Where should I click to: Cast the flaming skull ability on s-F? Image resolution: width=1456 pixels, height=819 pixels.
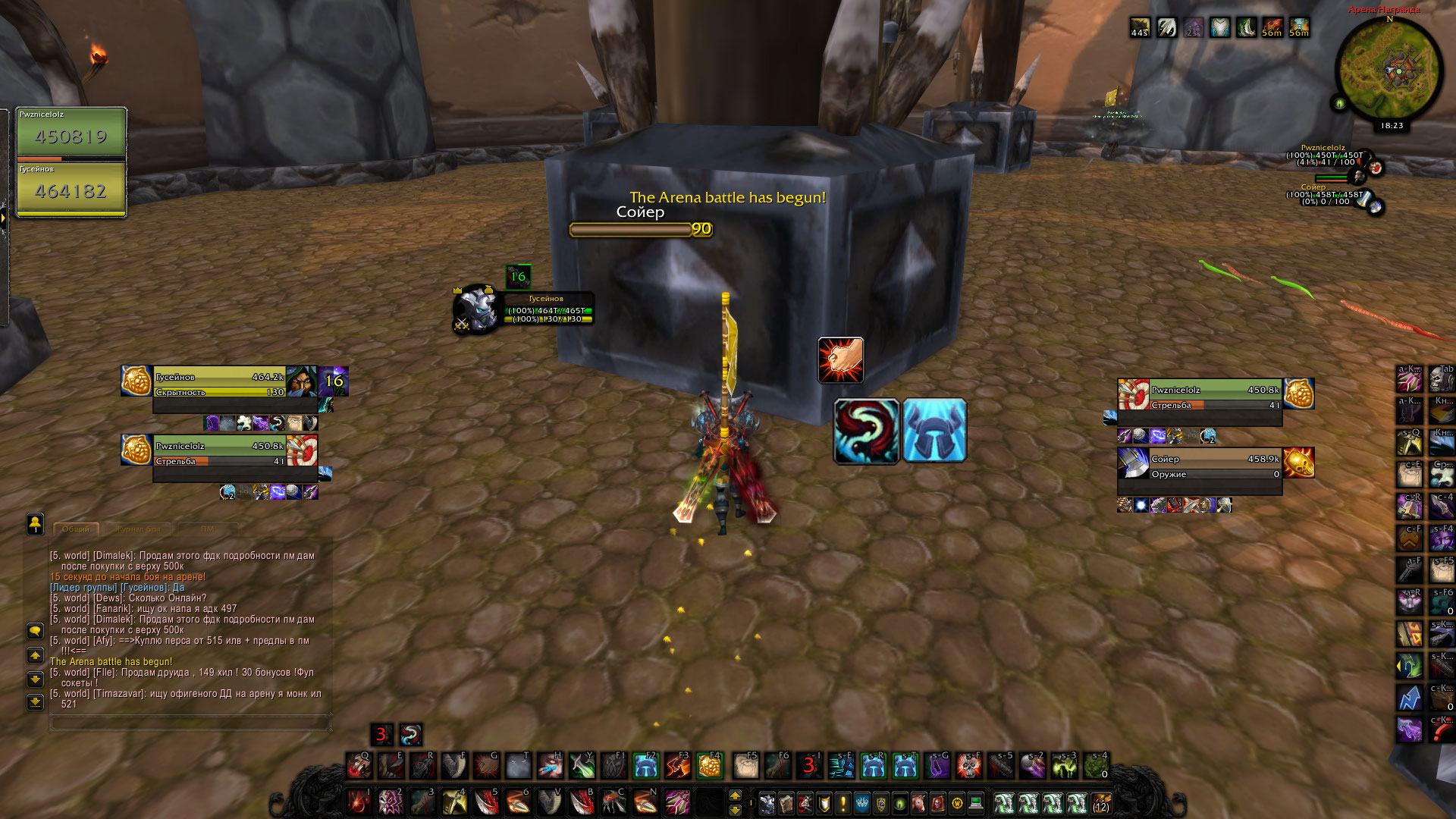tap(969, 767)
